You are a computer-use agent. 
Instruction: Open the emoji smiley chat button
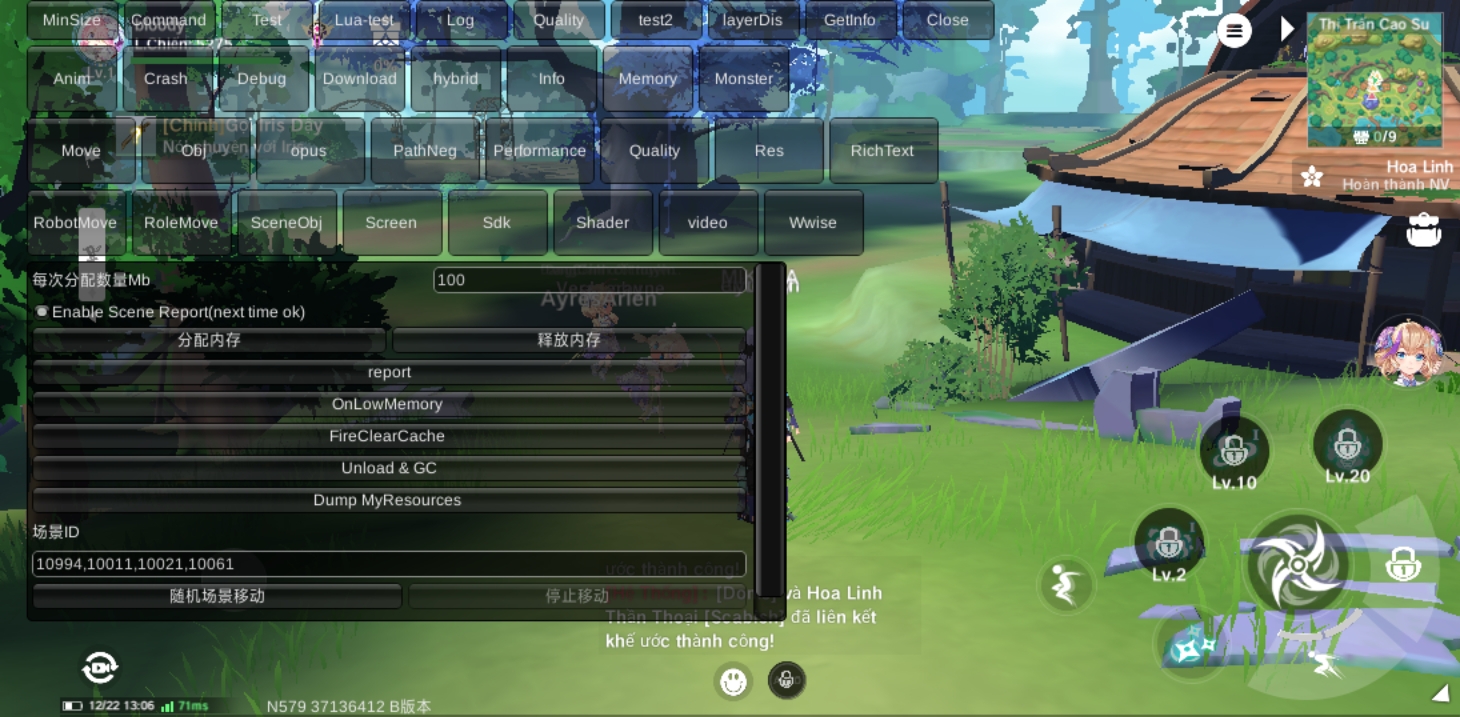[734, 681]
